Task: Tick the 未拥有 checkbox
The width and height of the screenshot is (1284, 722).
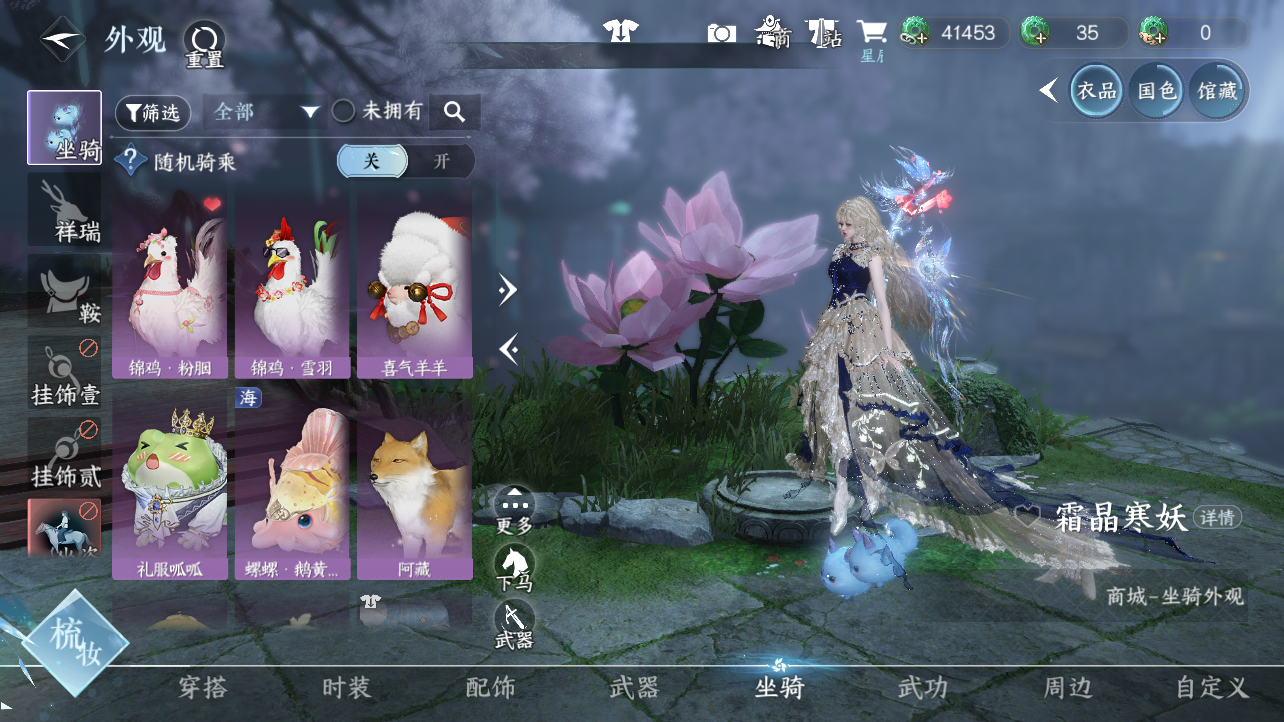Action: coord(344,112)
